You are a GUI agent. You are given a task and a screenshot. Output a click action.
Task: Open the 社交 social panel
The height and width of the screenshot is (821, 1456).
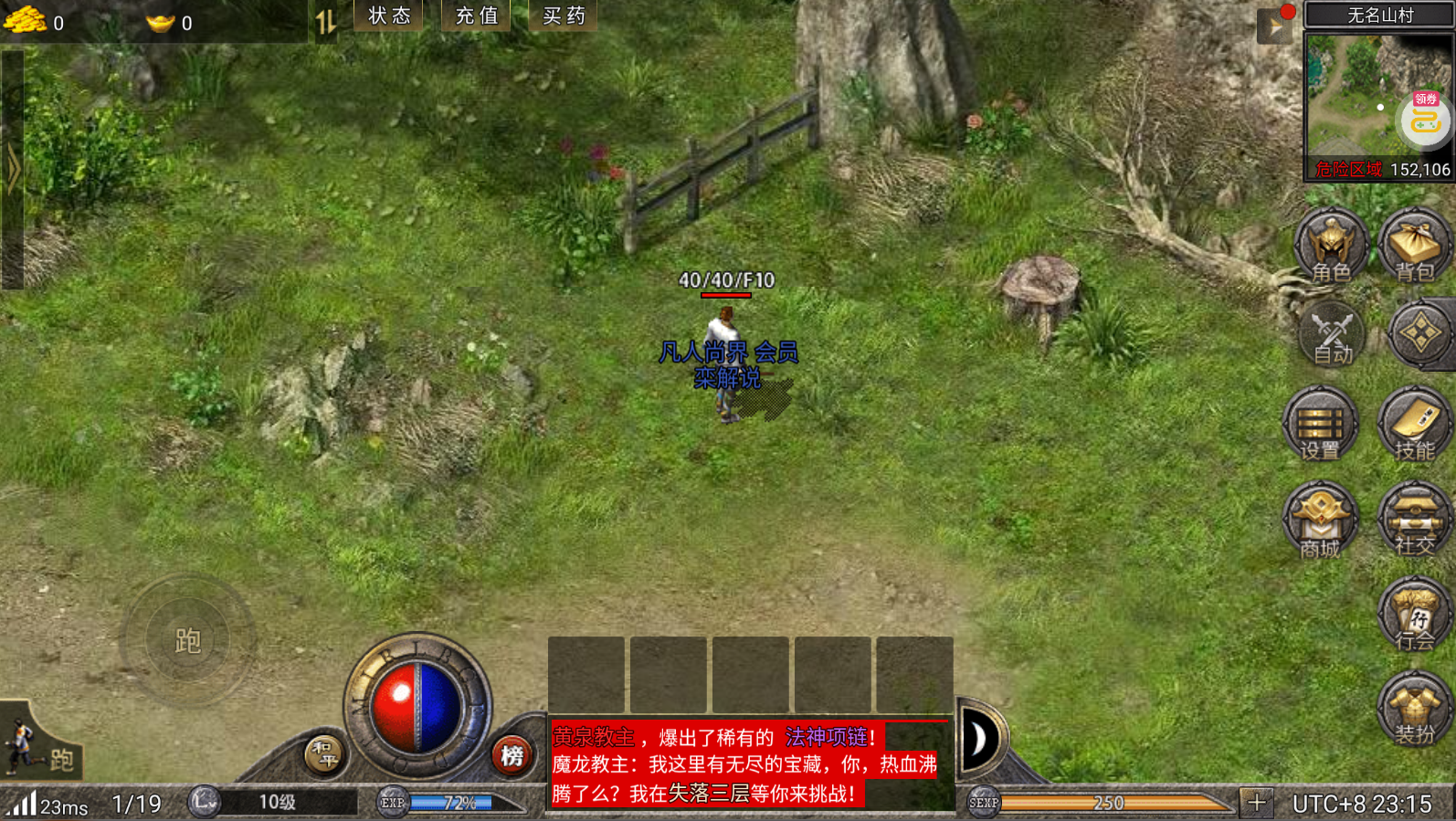click(1415, 521)
